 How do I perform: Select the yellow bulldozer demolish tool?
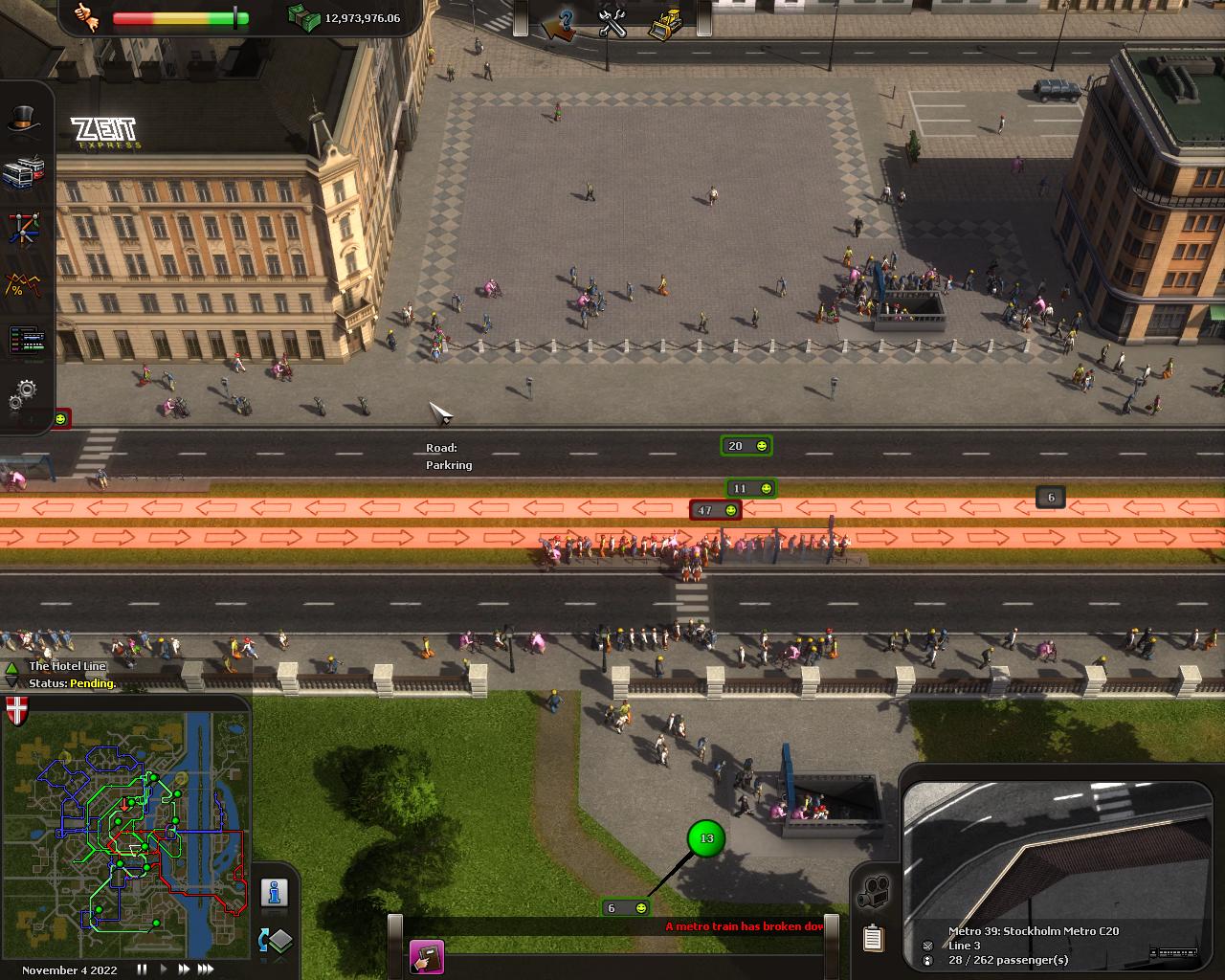pos(664,23)
